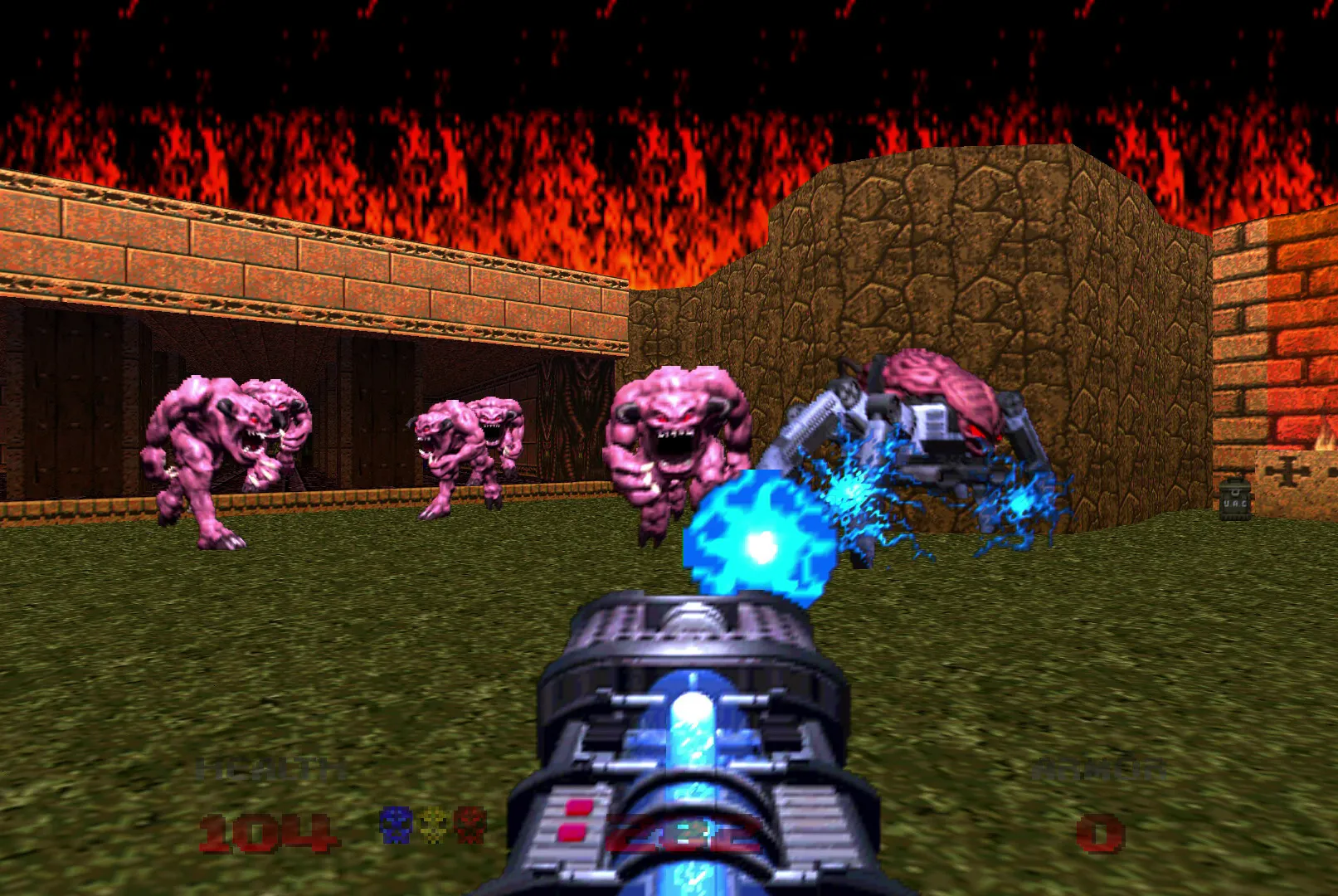Select the blue skull key icon

click(395, 825)
